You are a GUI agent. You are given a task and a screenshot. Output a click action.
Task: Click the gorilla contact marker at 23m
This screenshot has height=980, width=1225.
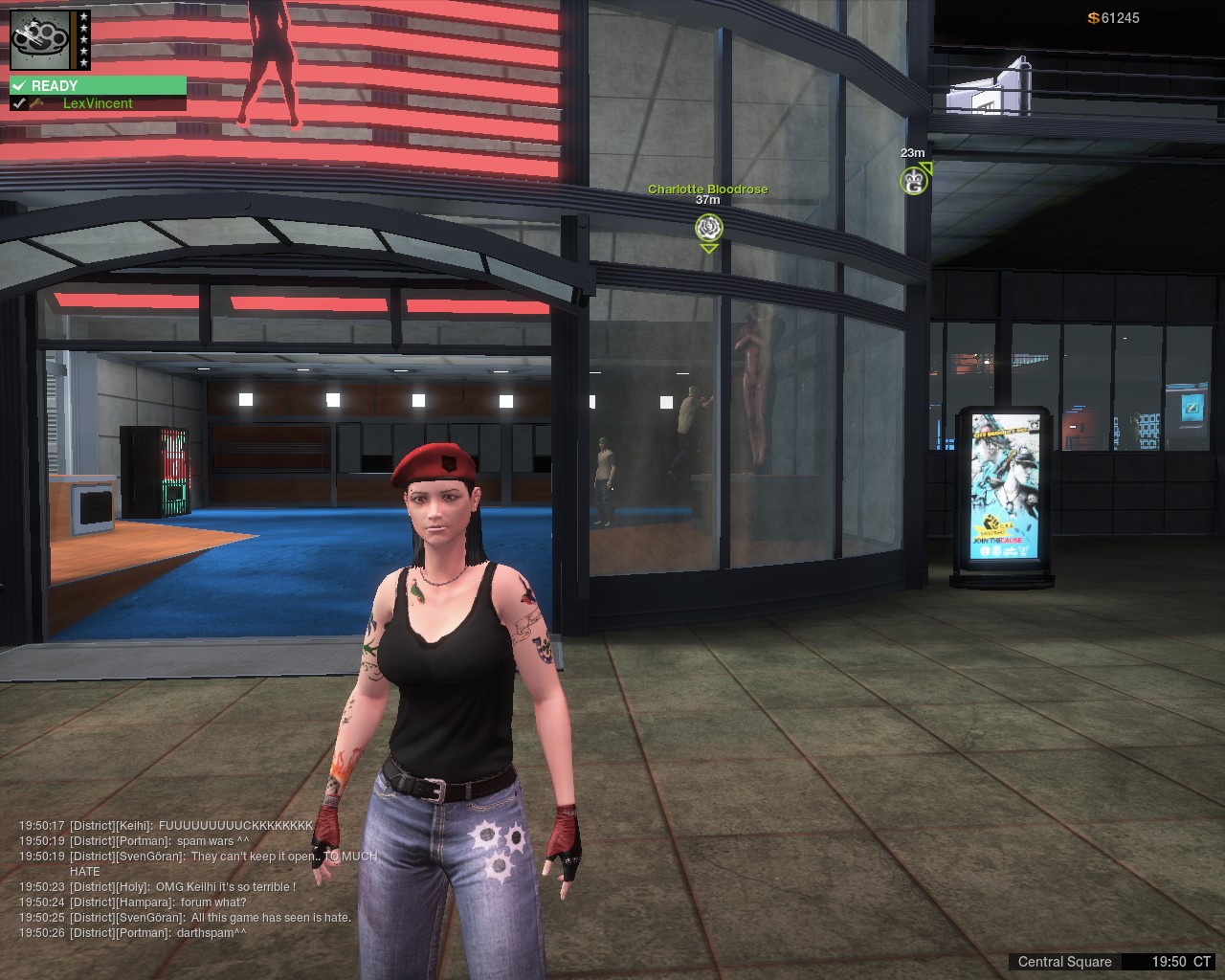pos(914,180)
